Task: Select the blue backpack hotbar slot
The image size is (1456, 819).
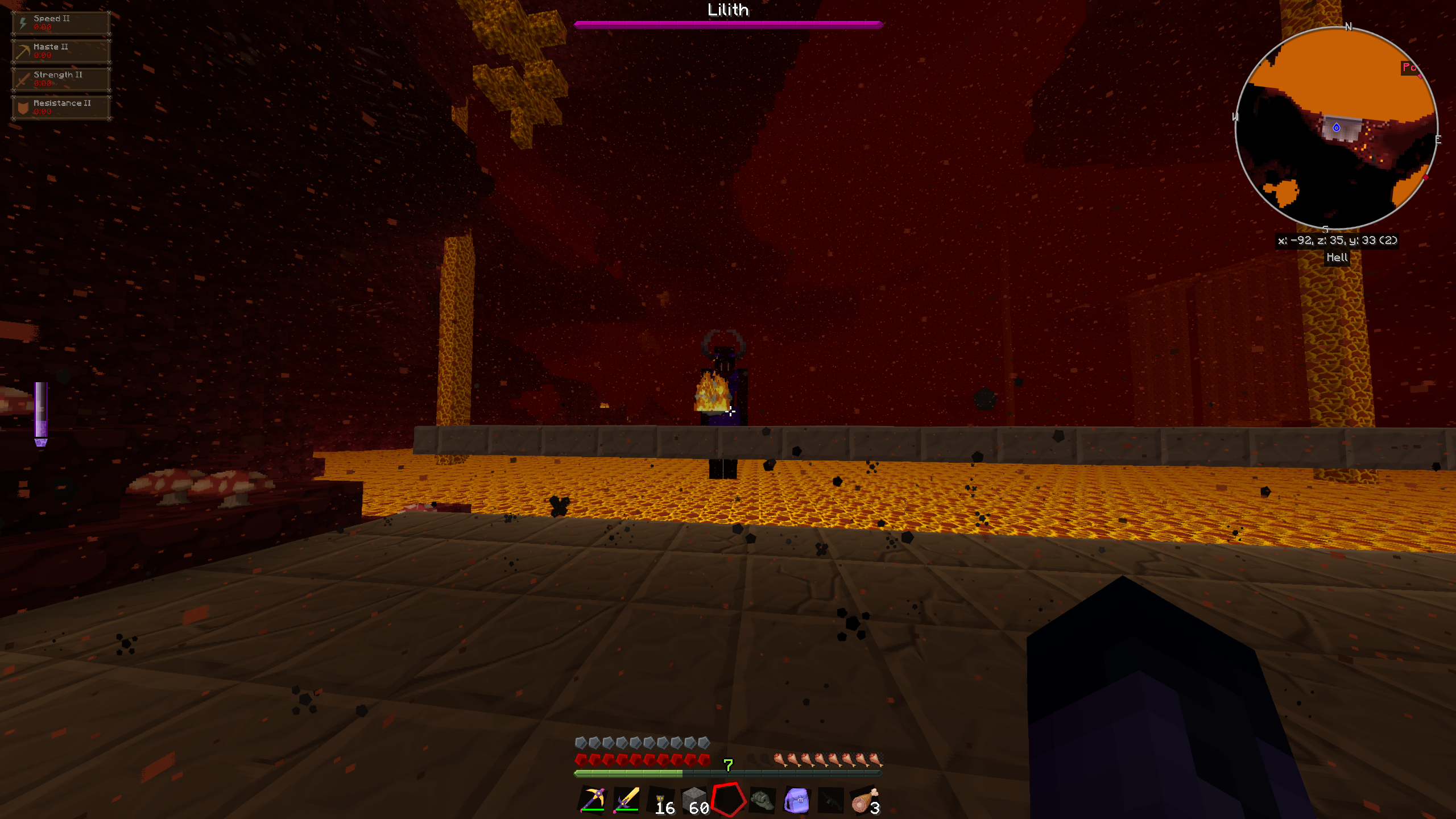Action: (x=796, y=800)
